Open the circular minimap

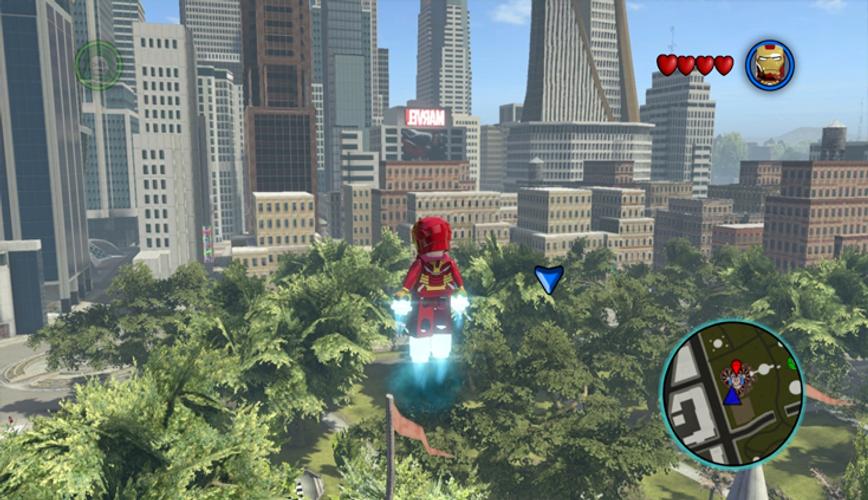732,393
